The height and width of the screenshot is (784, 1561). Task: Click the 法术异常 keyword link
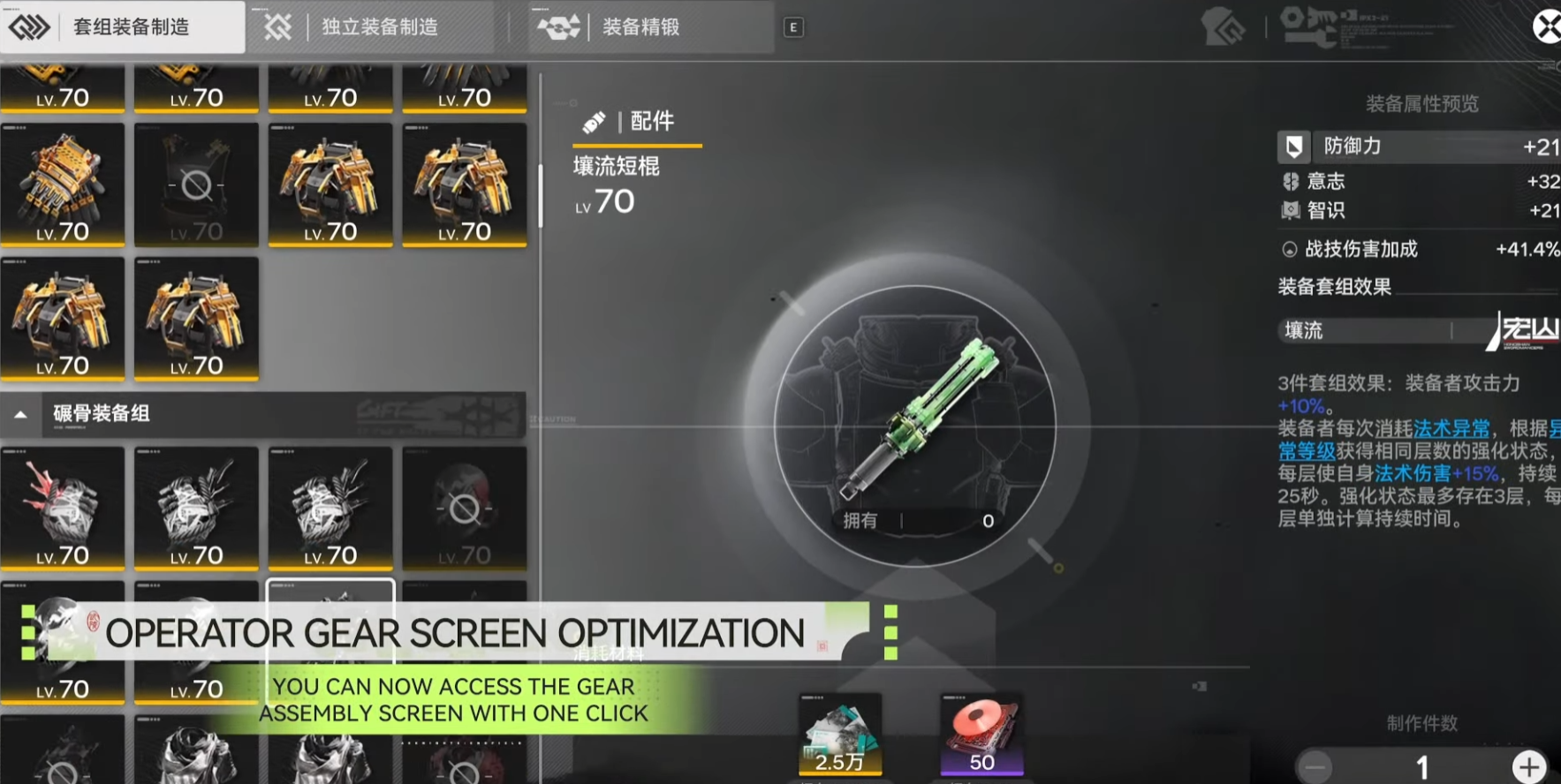tap(1451, 429)
